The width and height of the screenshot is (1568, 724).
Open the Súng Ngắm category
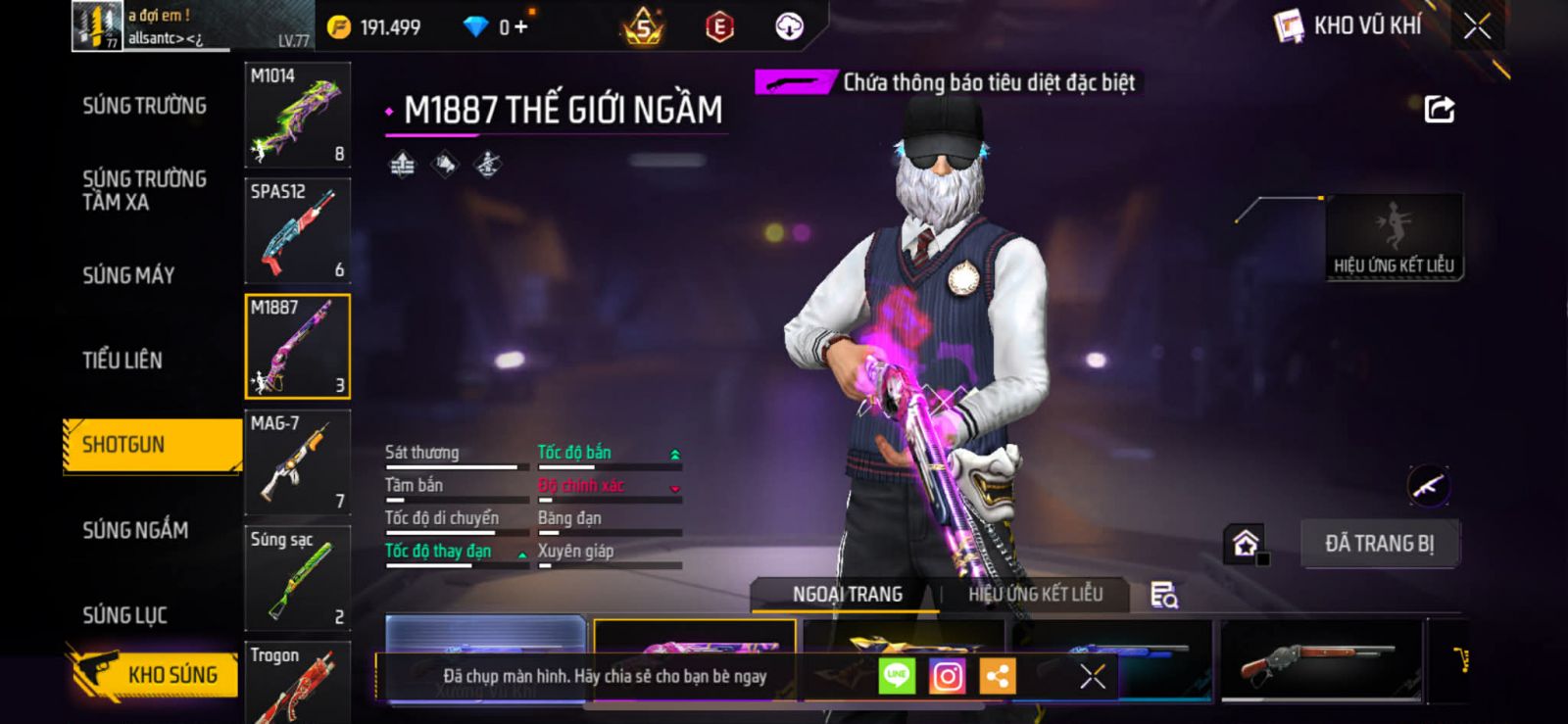pos(135,530)
